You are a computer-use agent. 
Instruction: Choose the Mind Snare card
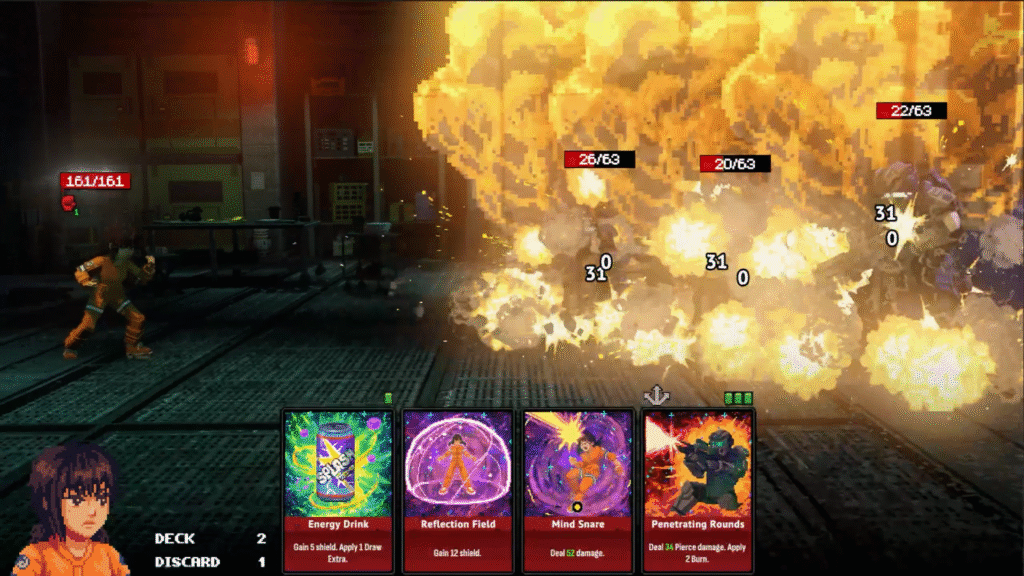(578, 490)
